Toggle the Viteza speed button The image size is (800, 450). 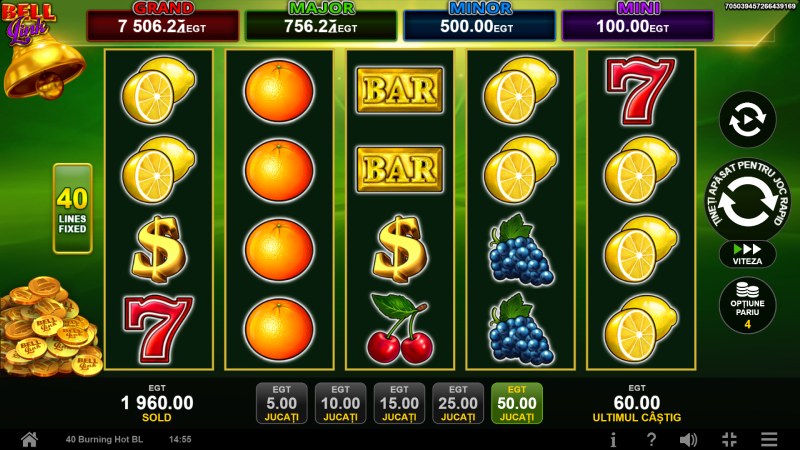[747, 254]
